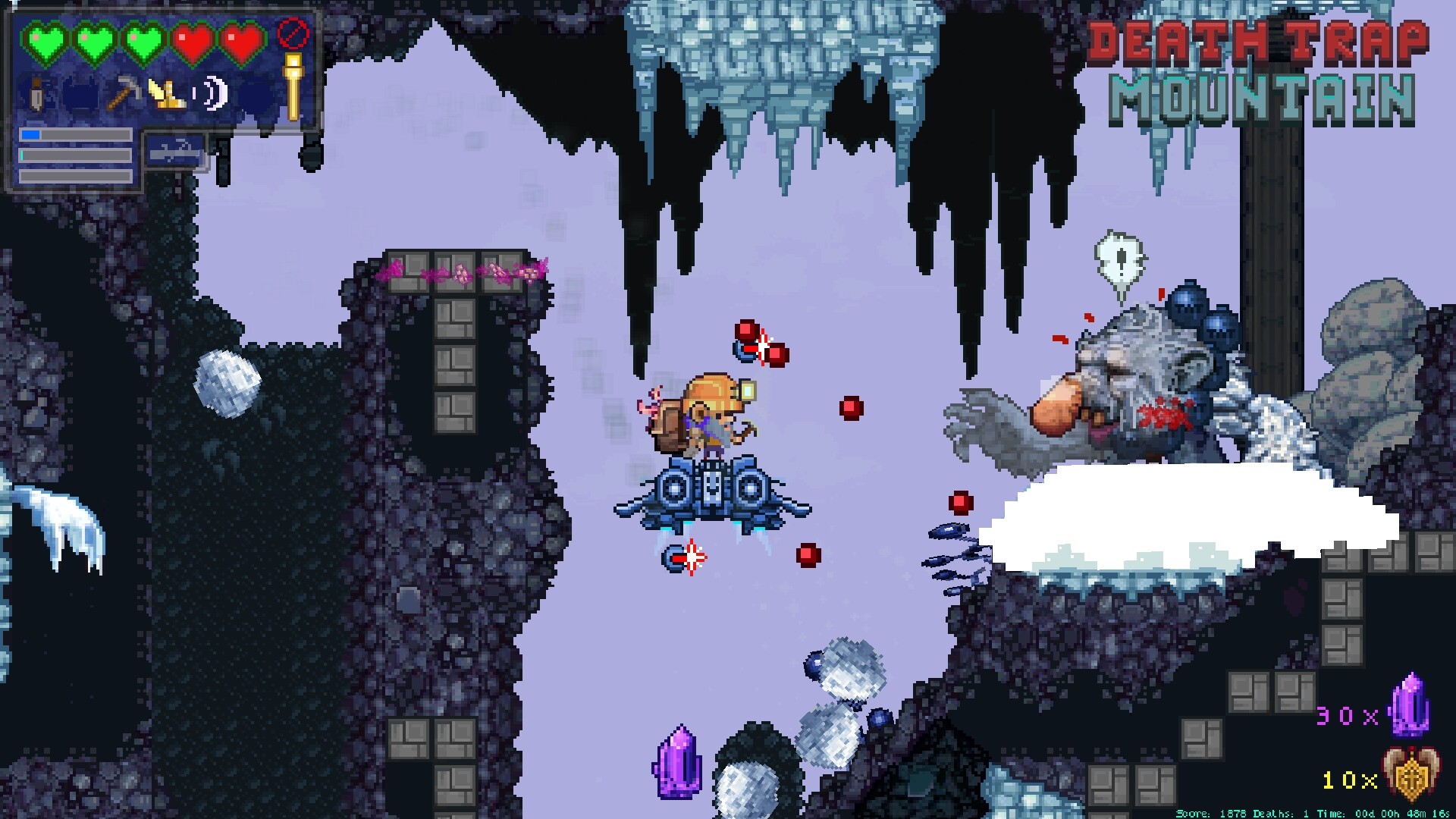This screenshot has height=819, width=1456.
Task: Open the empty slot left of the torch
Action: (x=256, y=94)
